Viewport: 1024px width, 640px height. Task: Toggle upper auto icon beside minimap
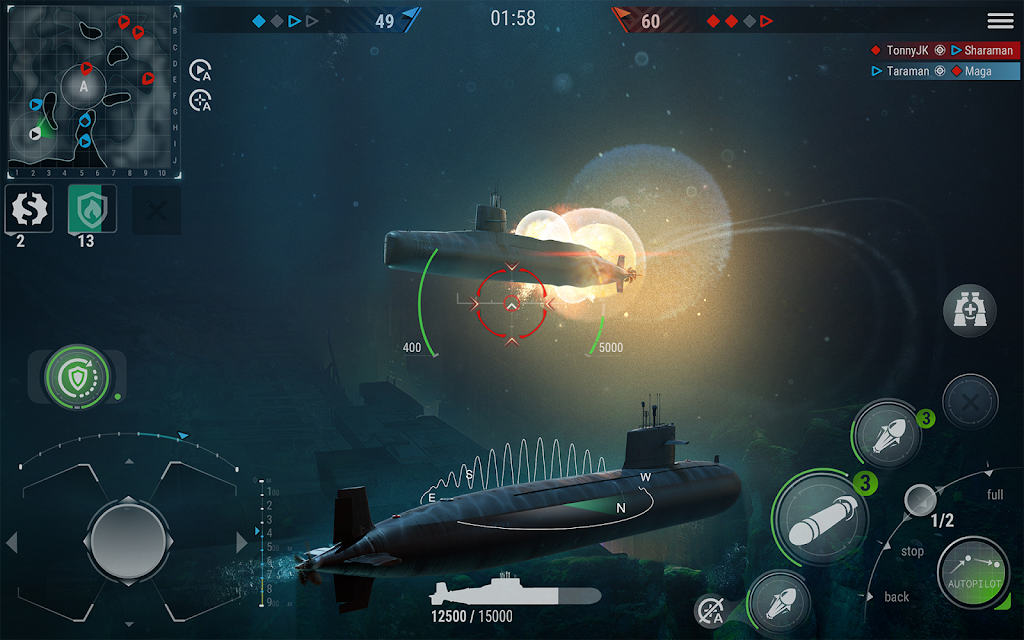point(200,70)
